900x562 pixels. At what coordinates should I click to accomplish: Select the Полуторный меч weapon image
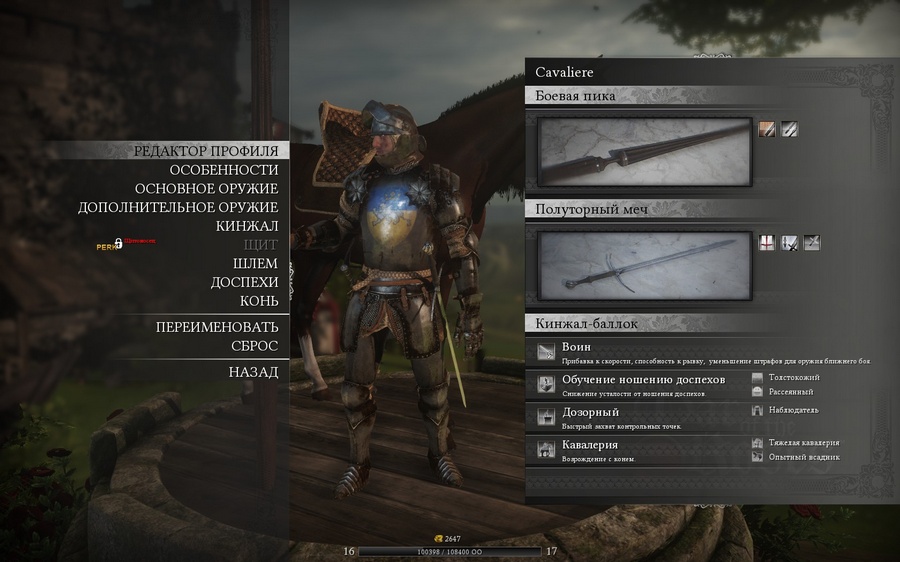point(644,266)
